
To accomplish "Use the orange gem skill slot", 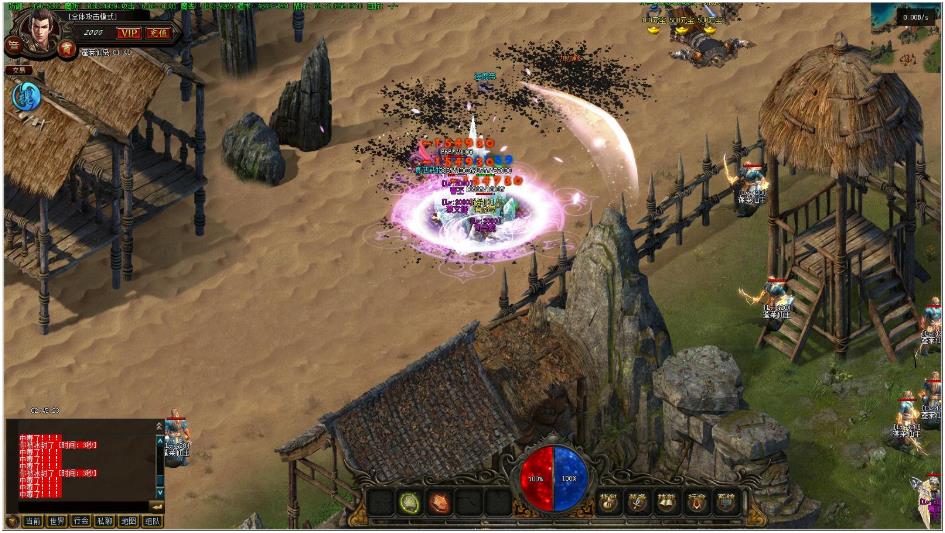I will pos(439,502).
